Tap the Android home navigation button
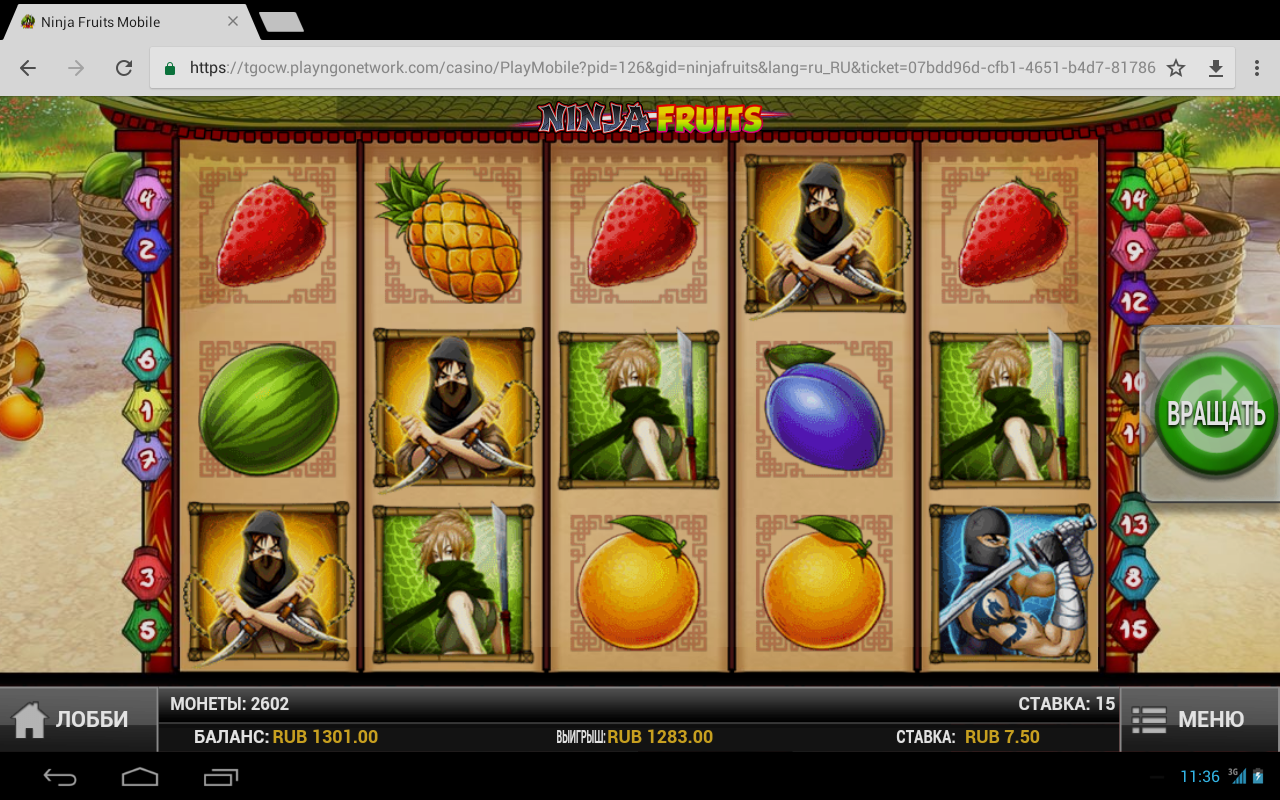 coord(140,776)
